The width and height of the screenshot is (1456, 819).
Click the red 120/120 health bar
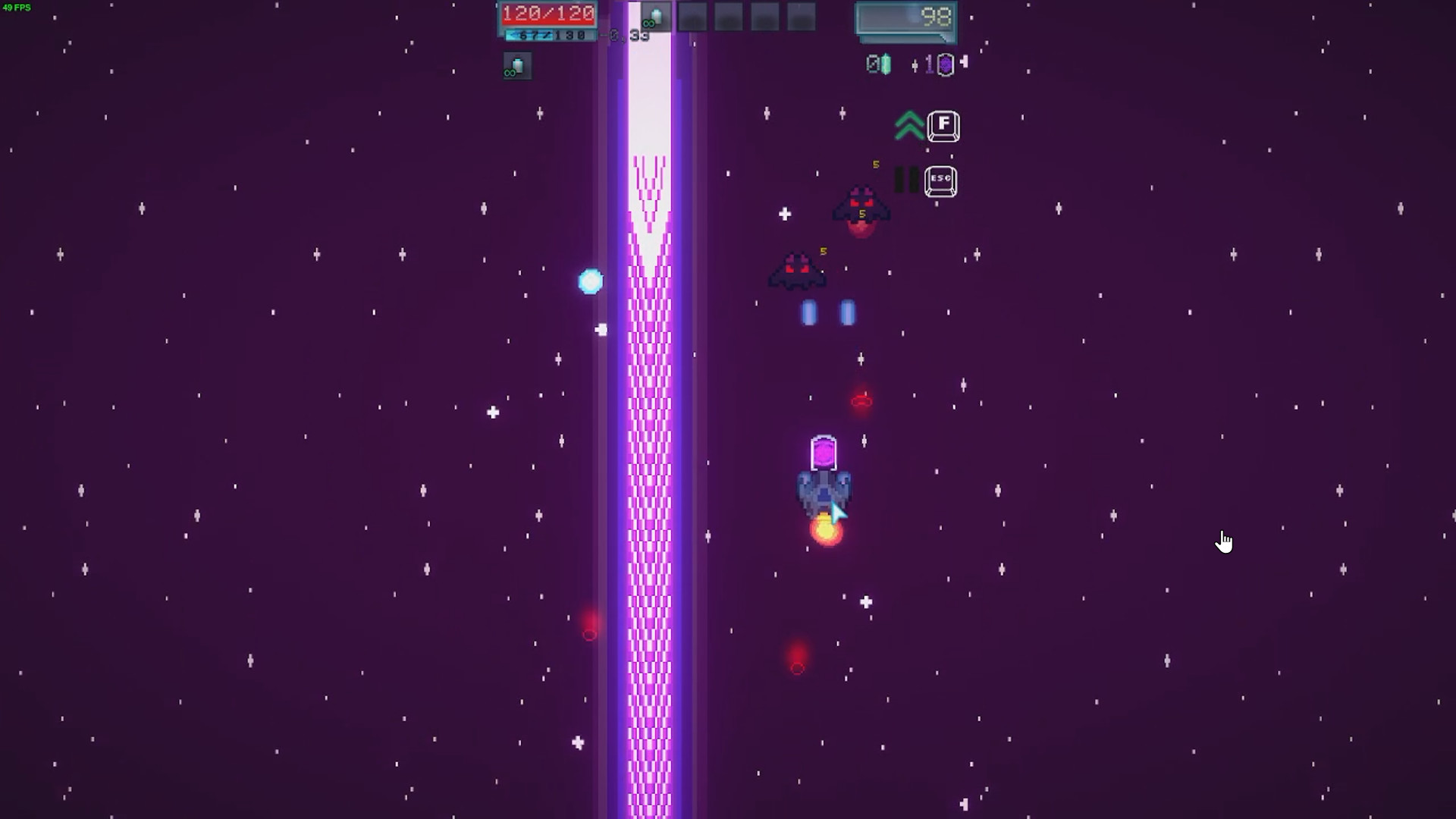(548, 13)
